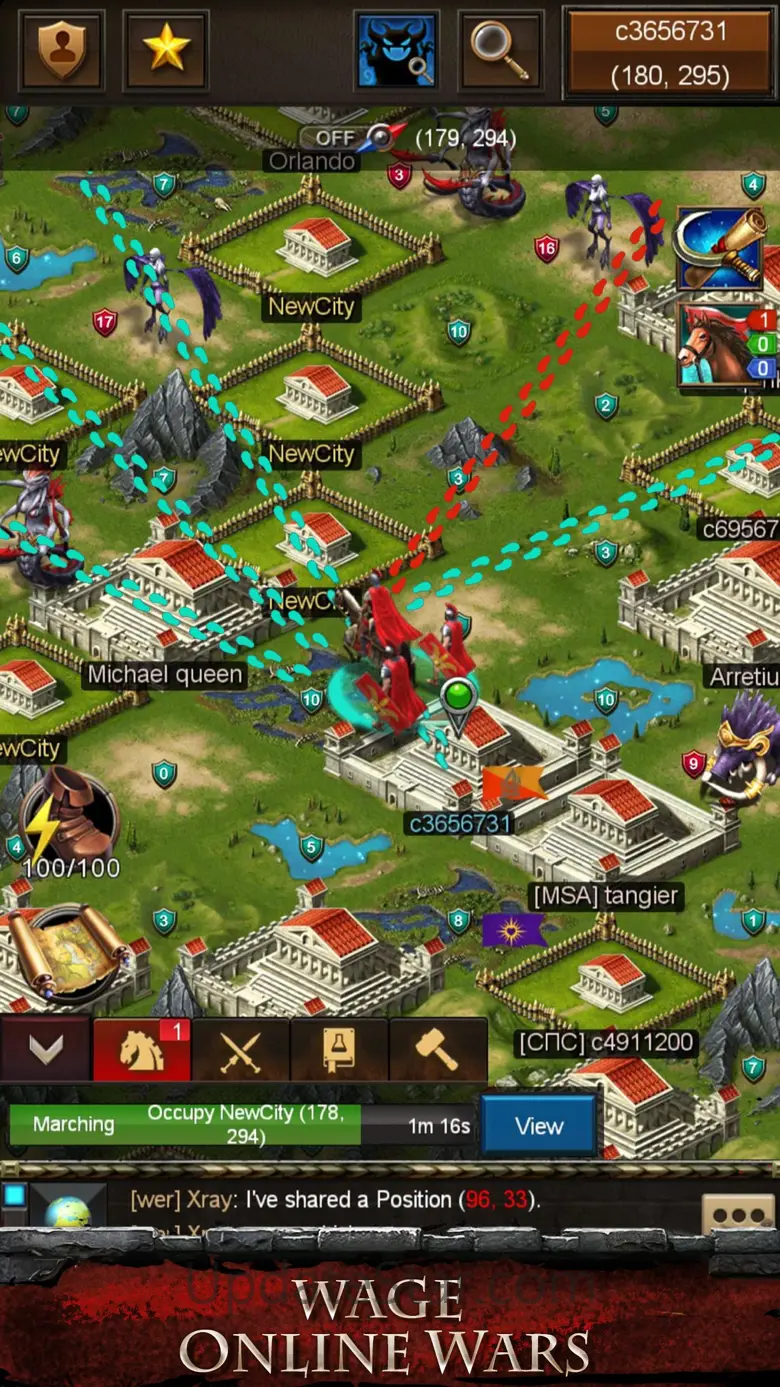View the marching army details

point(538,1126)
